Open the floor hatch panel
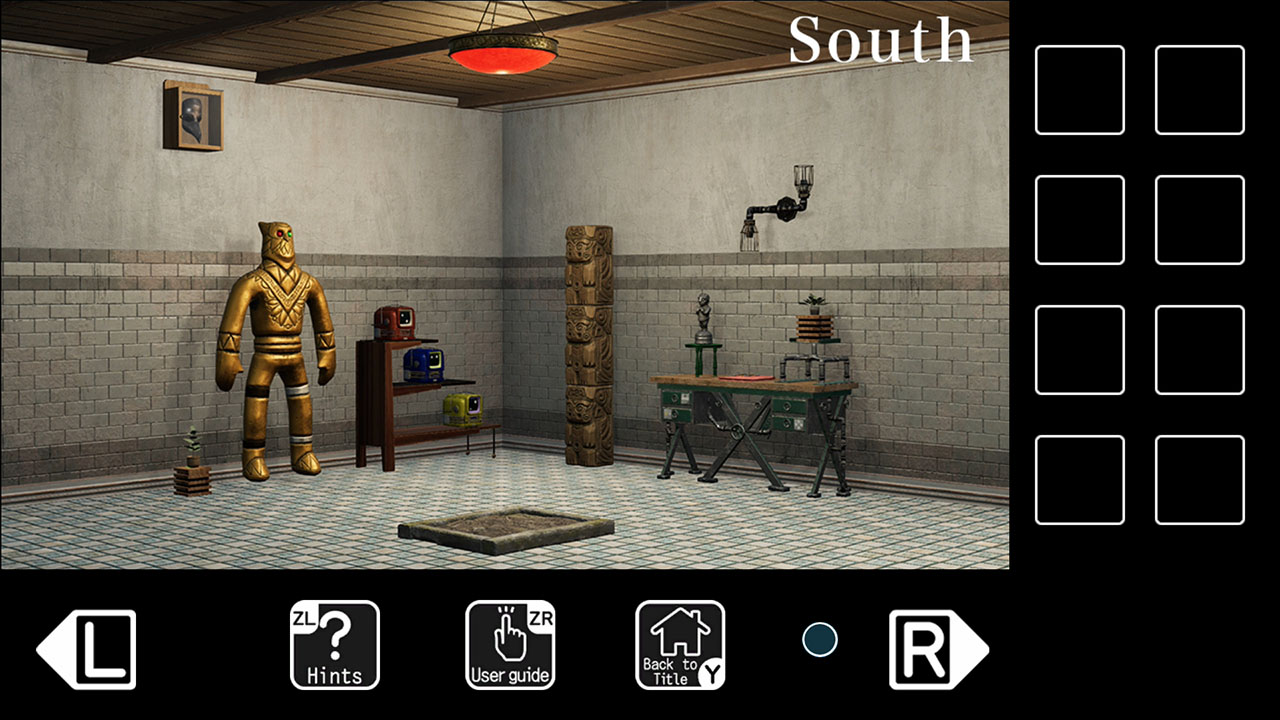The image size is (1280, 720). coord(505,532)
